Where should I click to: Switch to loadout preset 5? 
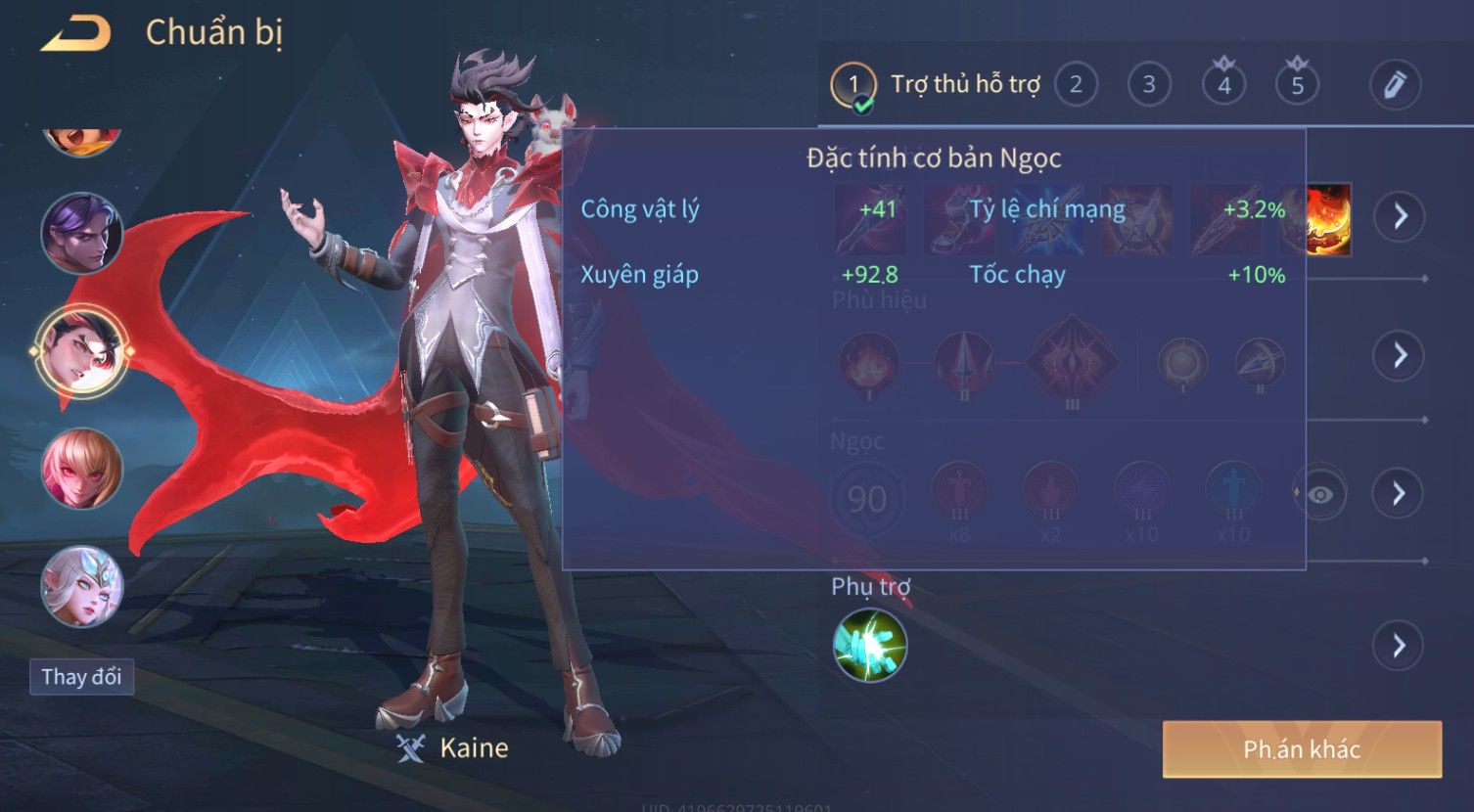(x=1297, y=85)
